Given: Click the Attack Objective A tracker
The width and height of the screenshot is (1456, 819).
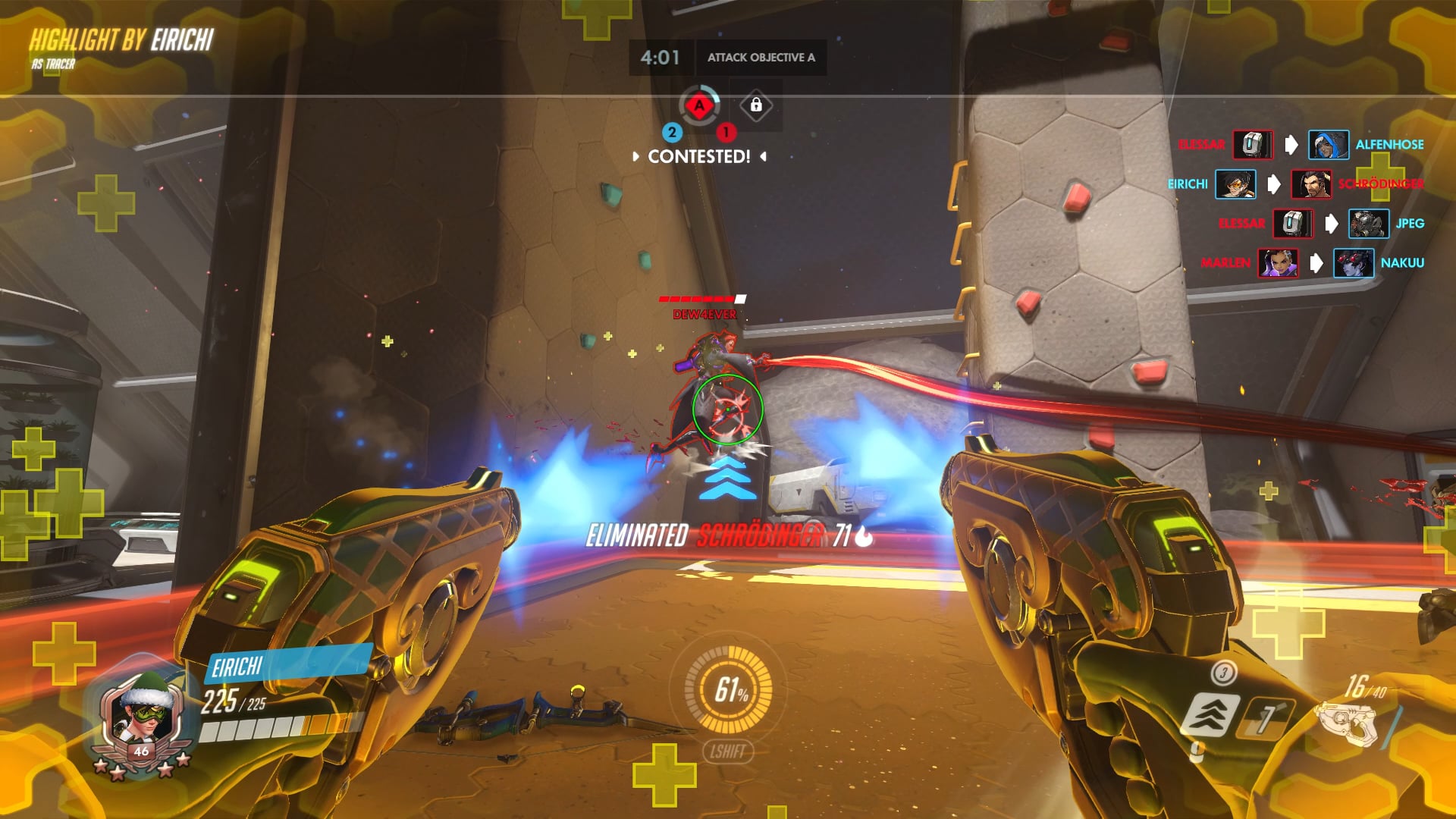Looking at the screenshot, I should coord(761,58).
